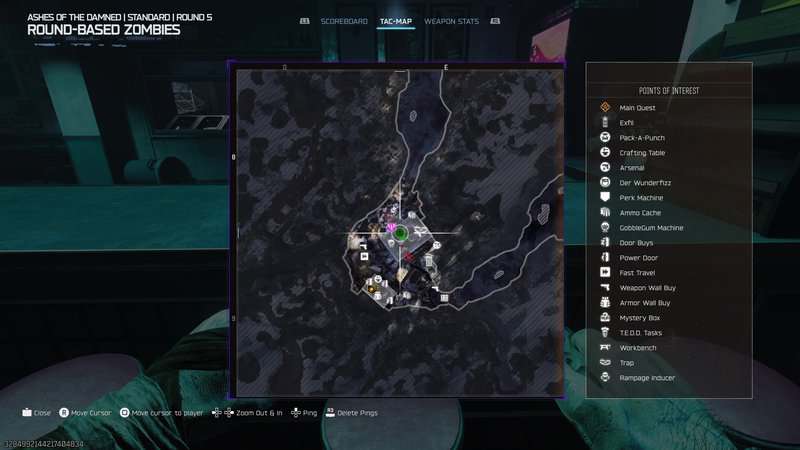The width and height of the screenshot is (800, 450).
Task: Select the Pack-A-Punch legend entry
Action: click(642, 138)
